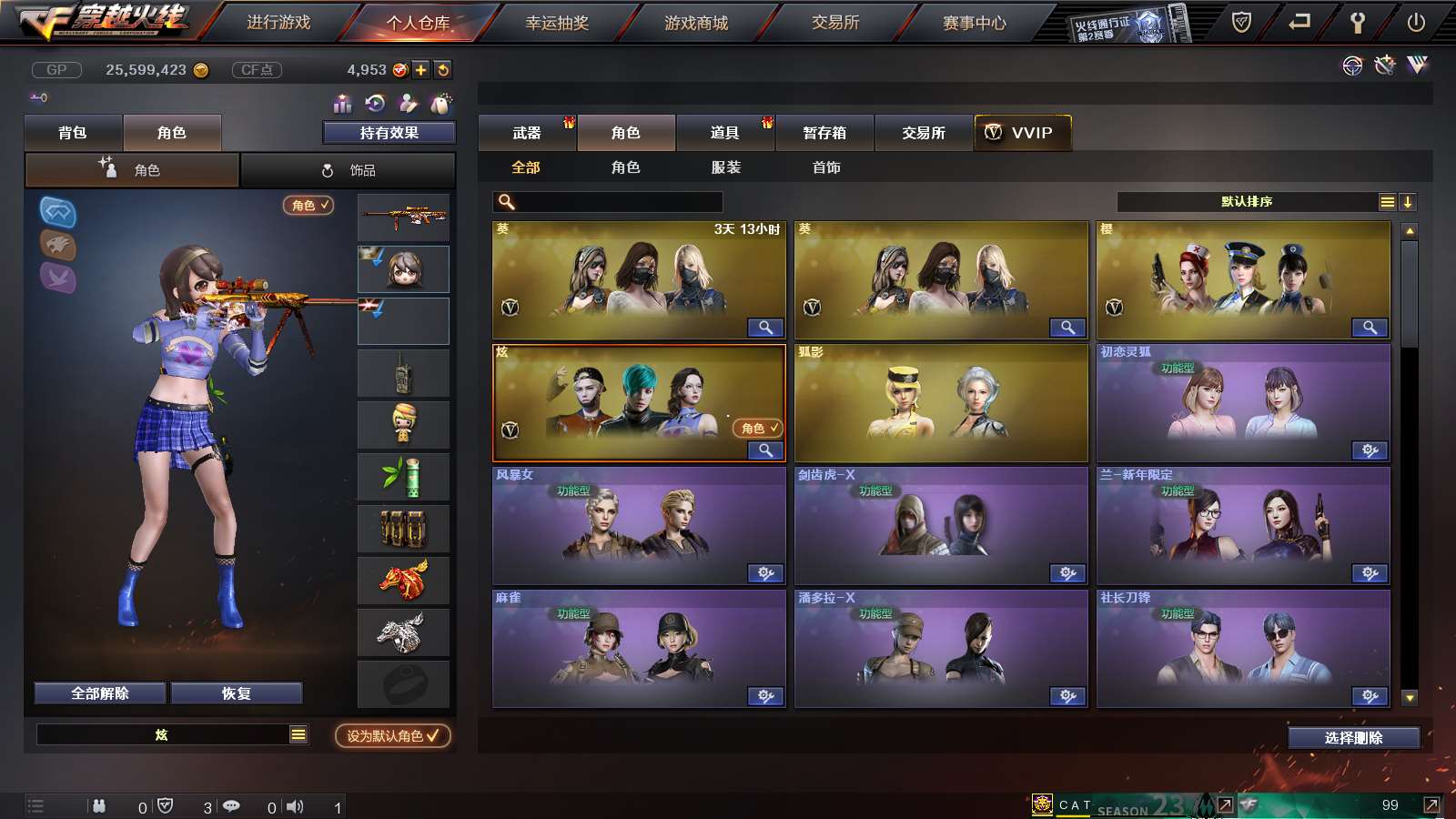Click the descending sort arrow near 默认排序
The width and height of the screenshot is (1456, 819).
click(x=1409, y=201)
